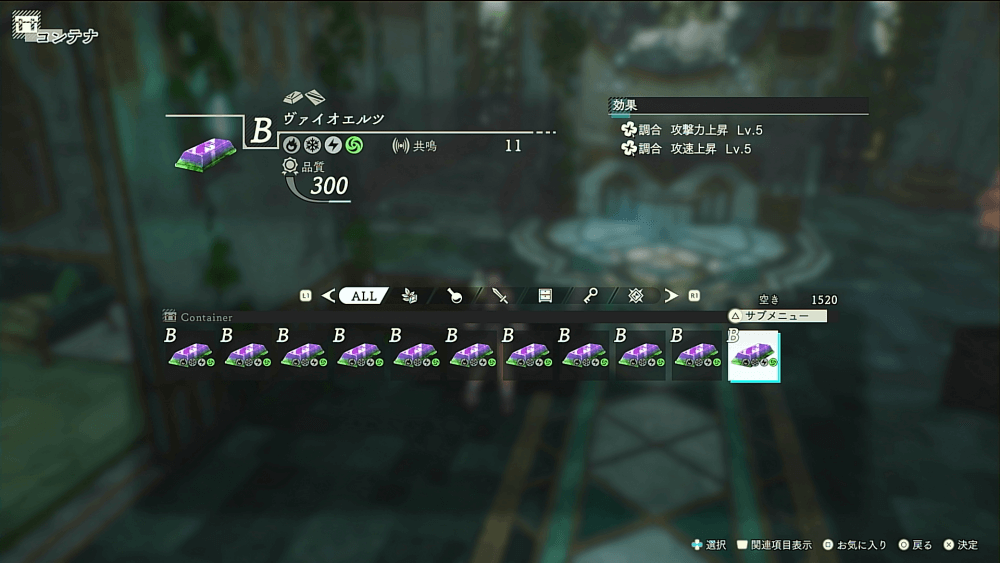
Task: Select the highlighted ヴァイオエルツ ingot slot
Action: 755,356
